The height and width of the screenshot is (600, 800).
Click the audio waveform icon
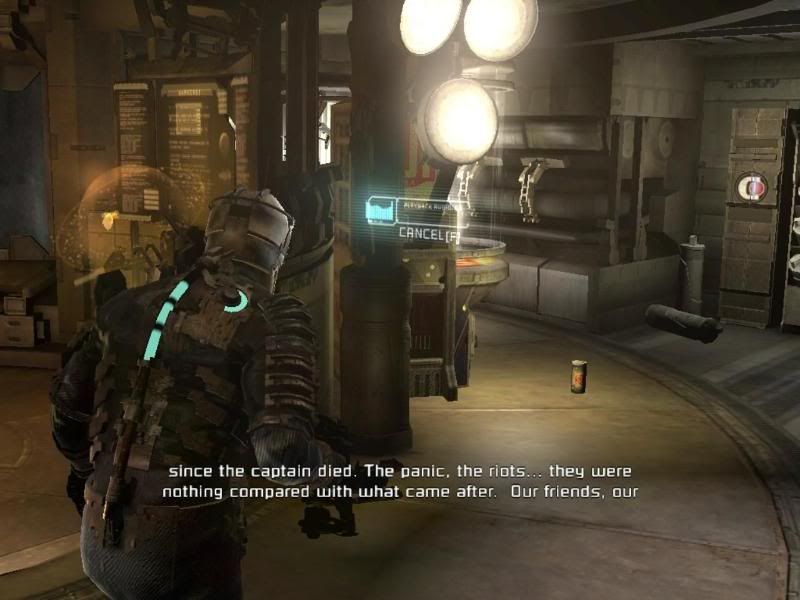coord(380,211)
